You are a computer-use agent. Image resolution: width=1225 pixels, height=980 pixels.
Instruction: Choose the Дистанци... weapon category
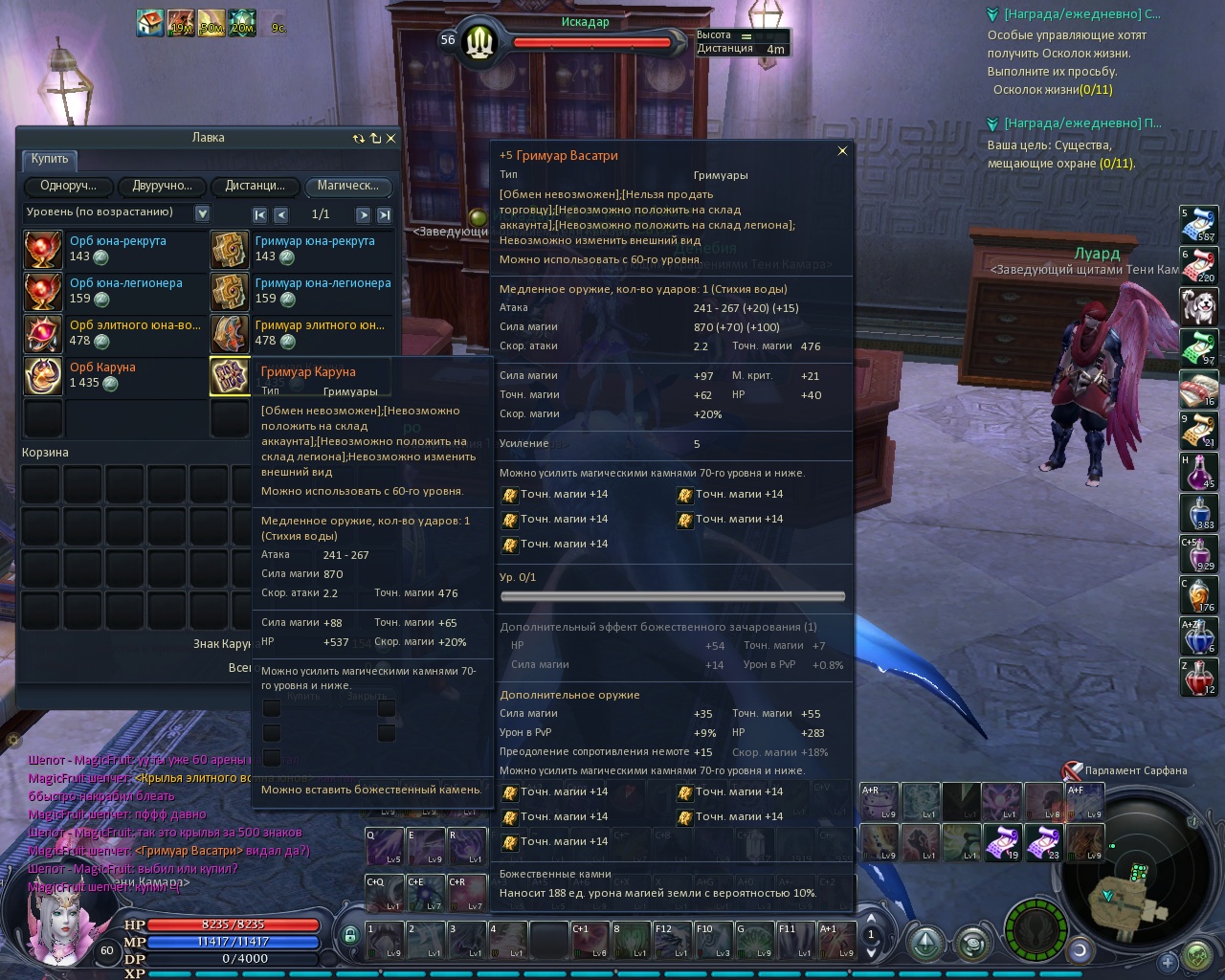(x=255, y=187)
